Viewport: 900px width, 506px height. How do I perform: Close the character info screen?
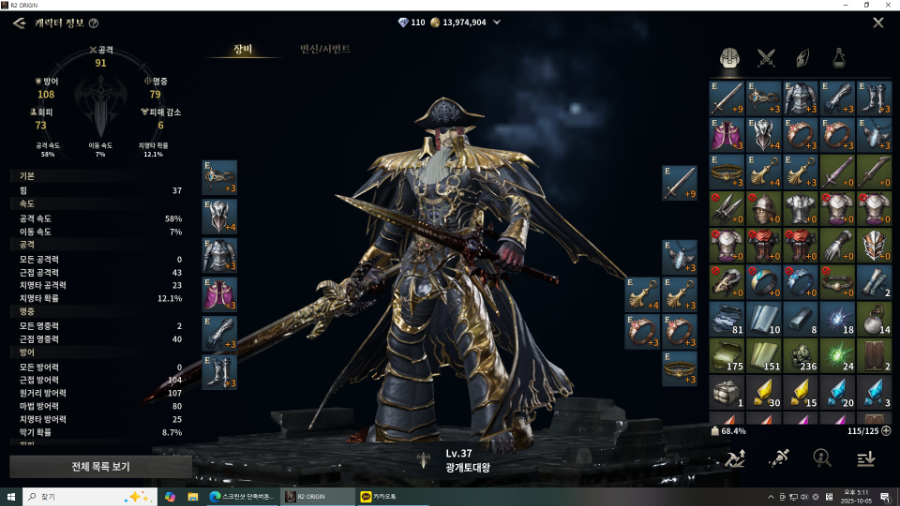click(878, 22)
